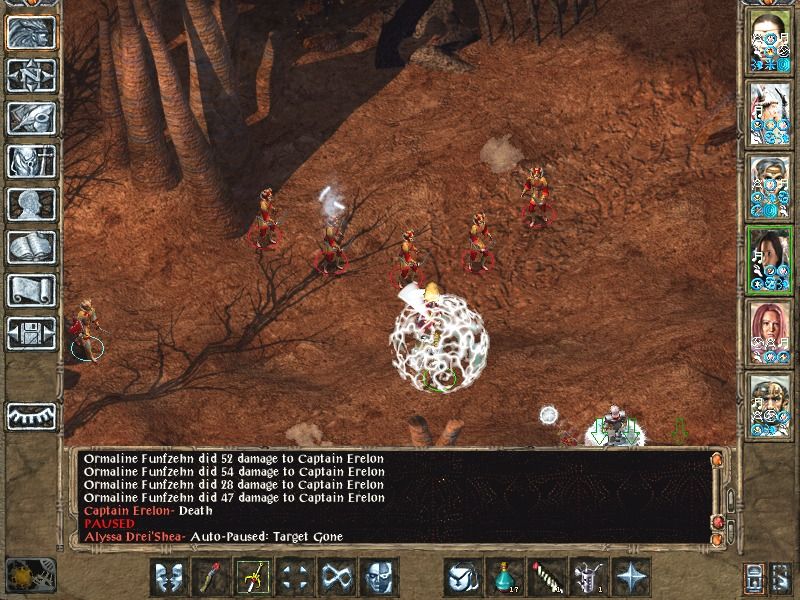Image resolution: width=800 pixels, height=600 pixels.
Task: Open the party formation arrows button
Action: click(x=295, y=577)
